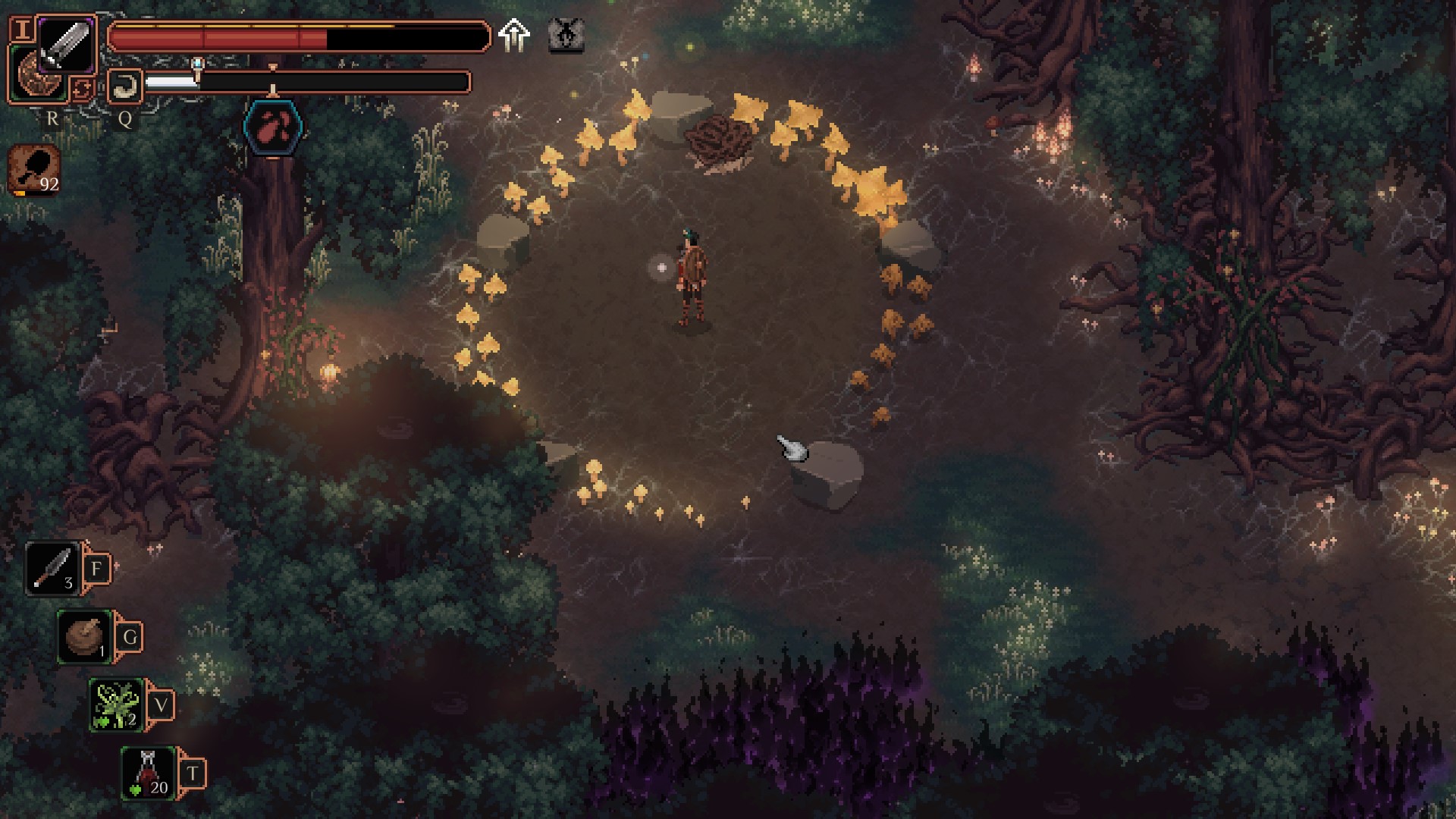Screen dimensions: 1456x819
Task: Click the weapon swap arrows icon
Action: [82, 89]
